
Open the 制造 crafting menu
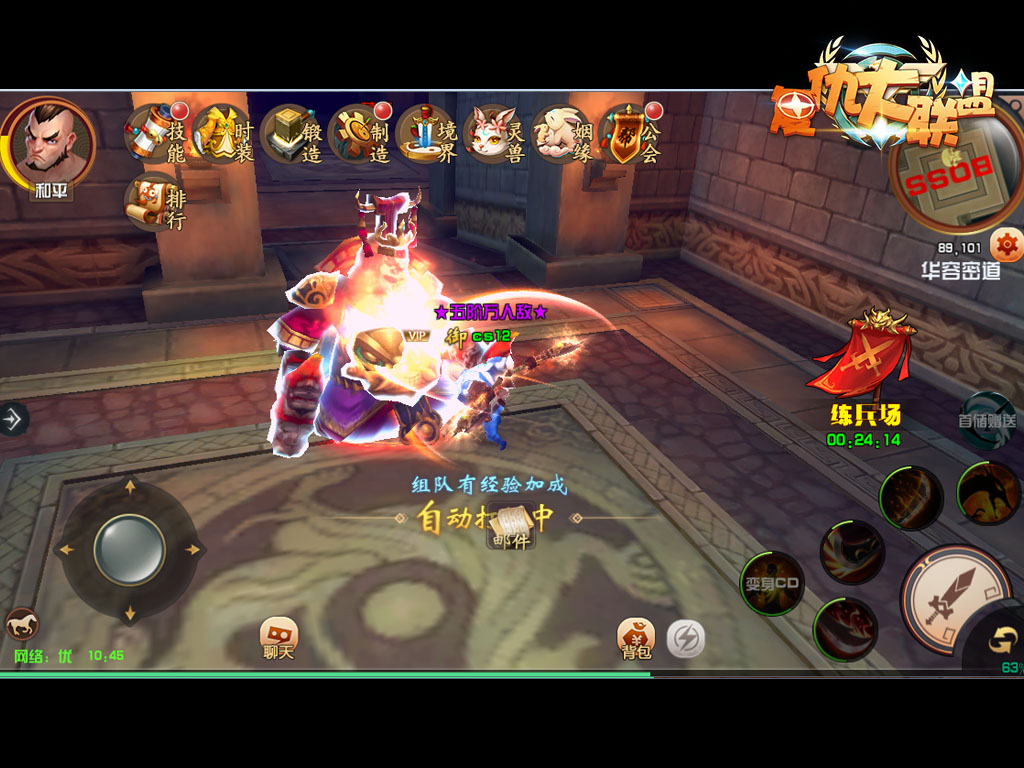[x=359, y=135]
